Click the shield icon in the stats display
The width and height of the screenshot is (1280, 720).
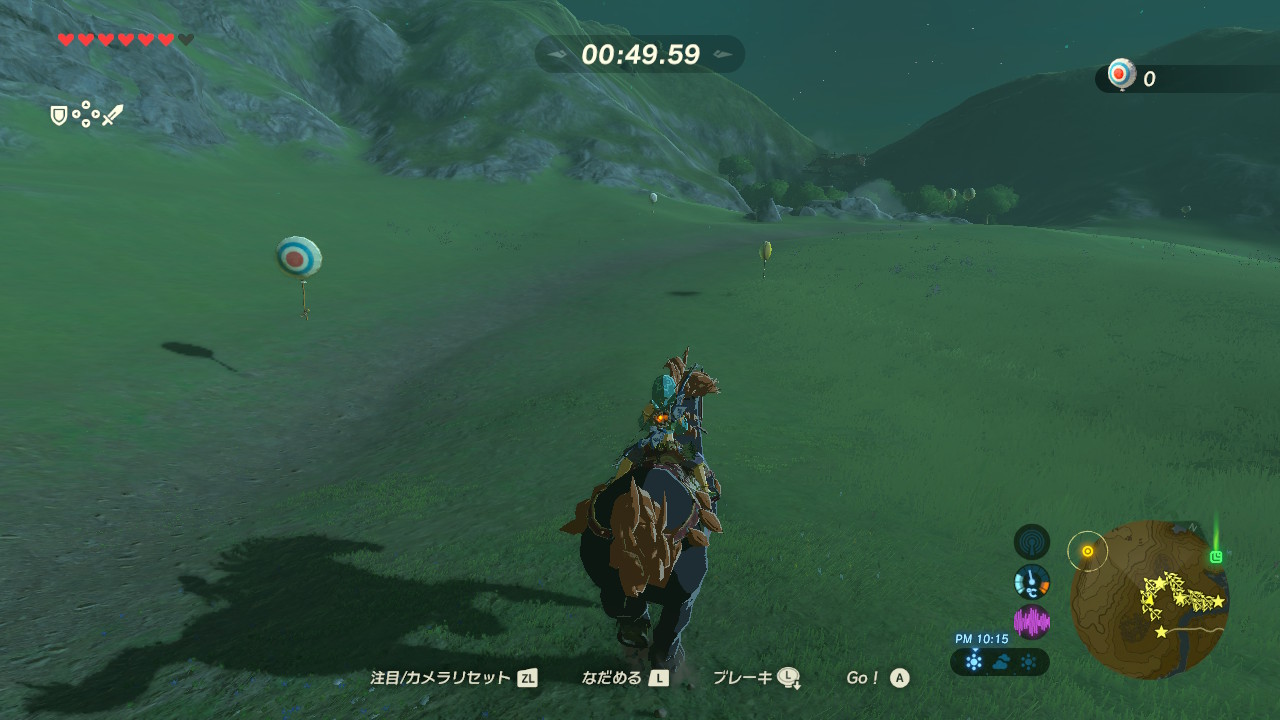[59, 115]
